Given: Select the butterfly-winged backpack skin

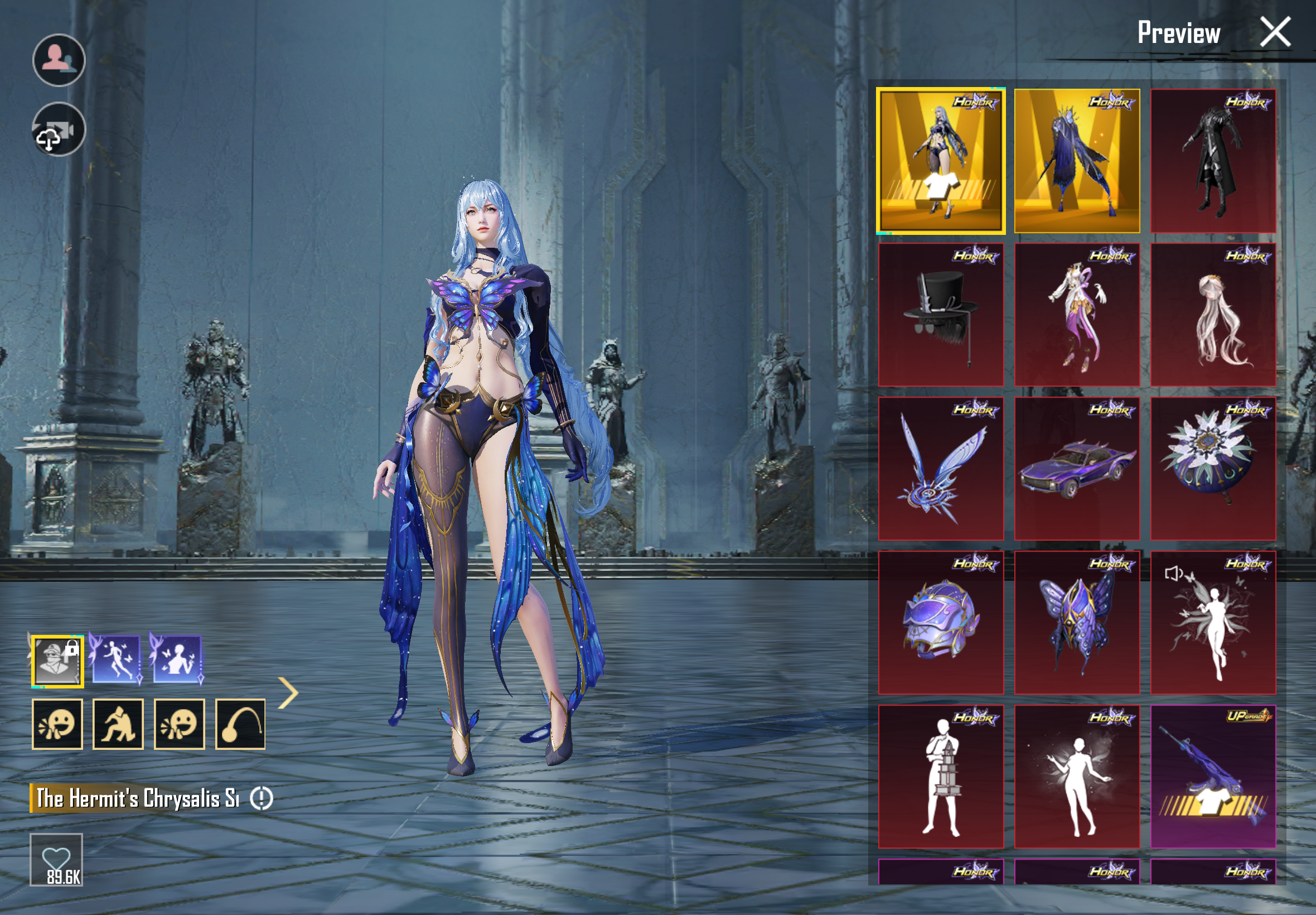Looking at the screenshot, I should [1077, 623].
